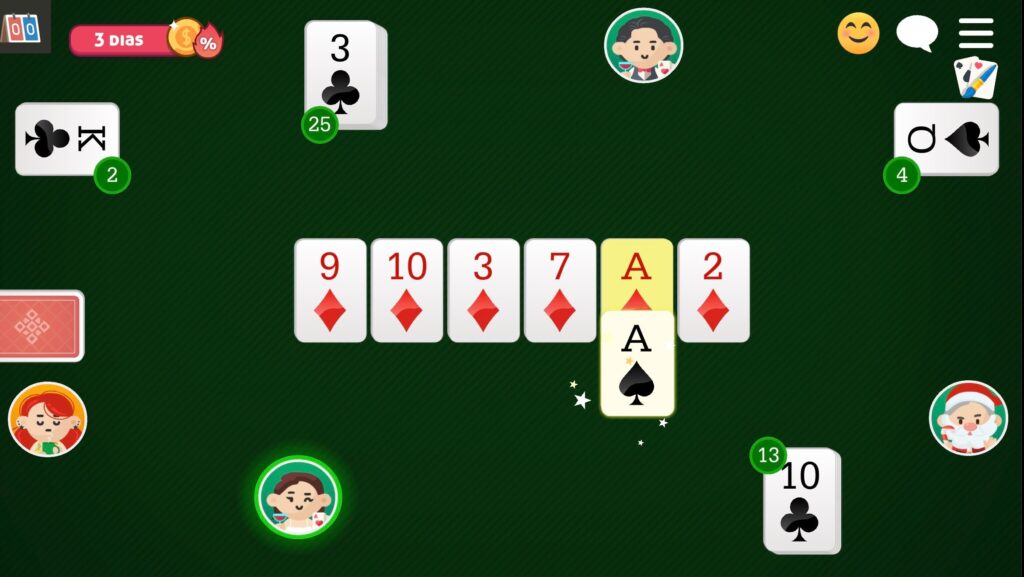Select the 9 of diamonds card

click(330, 290)
